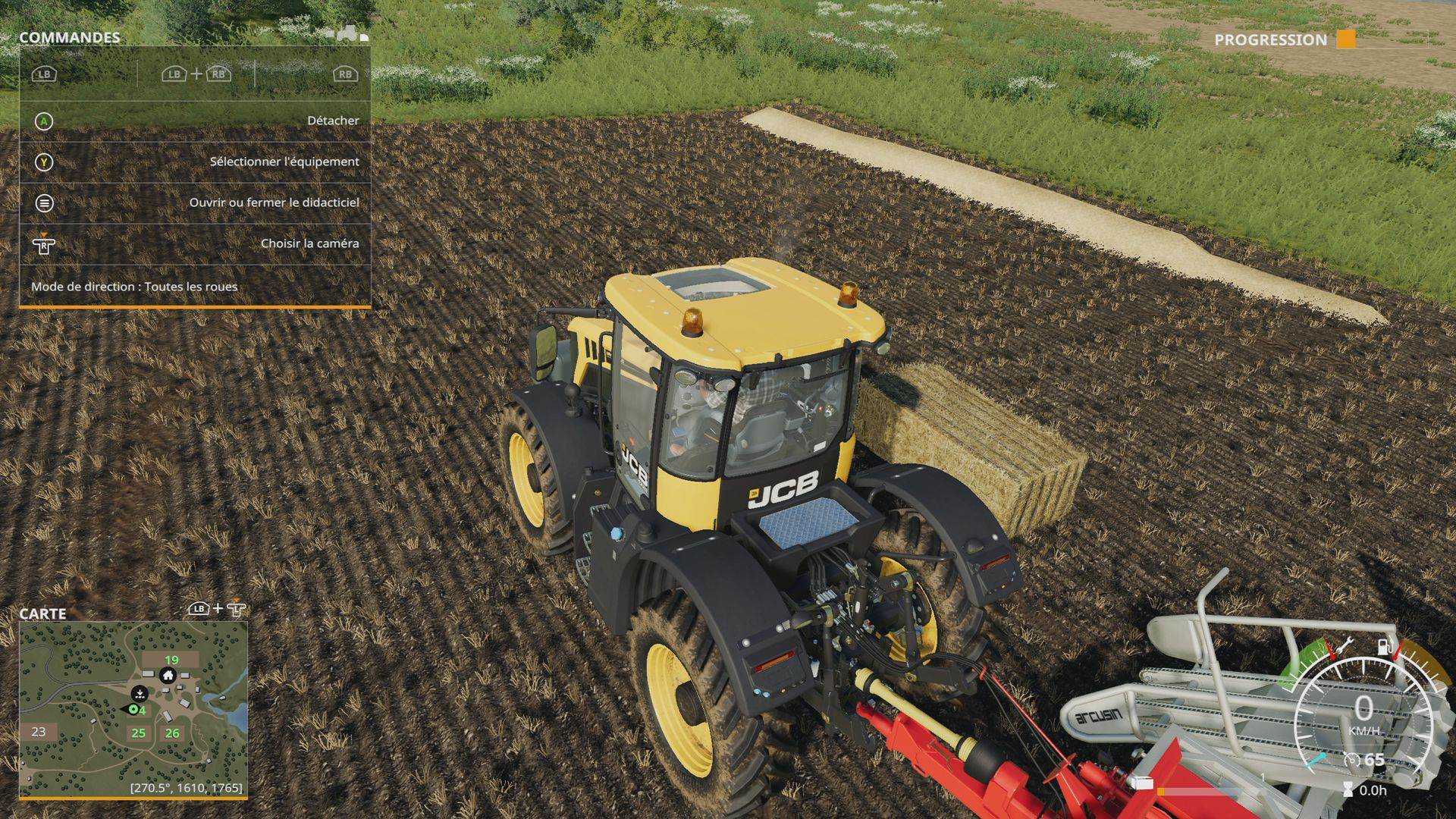Viewport: 1456px width, 819px height.
Task: Open the LB shoulder button shortcut
Action: tap(44, 75)
